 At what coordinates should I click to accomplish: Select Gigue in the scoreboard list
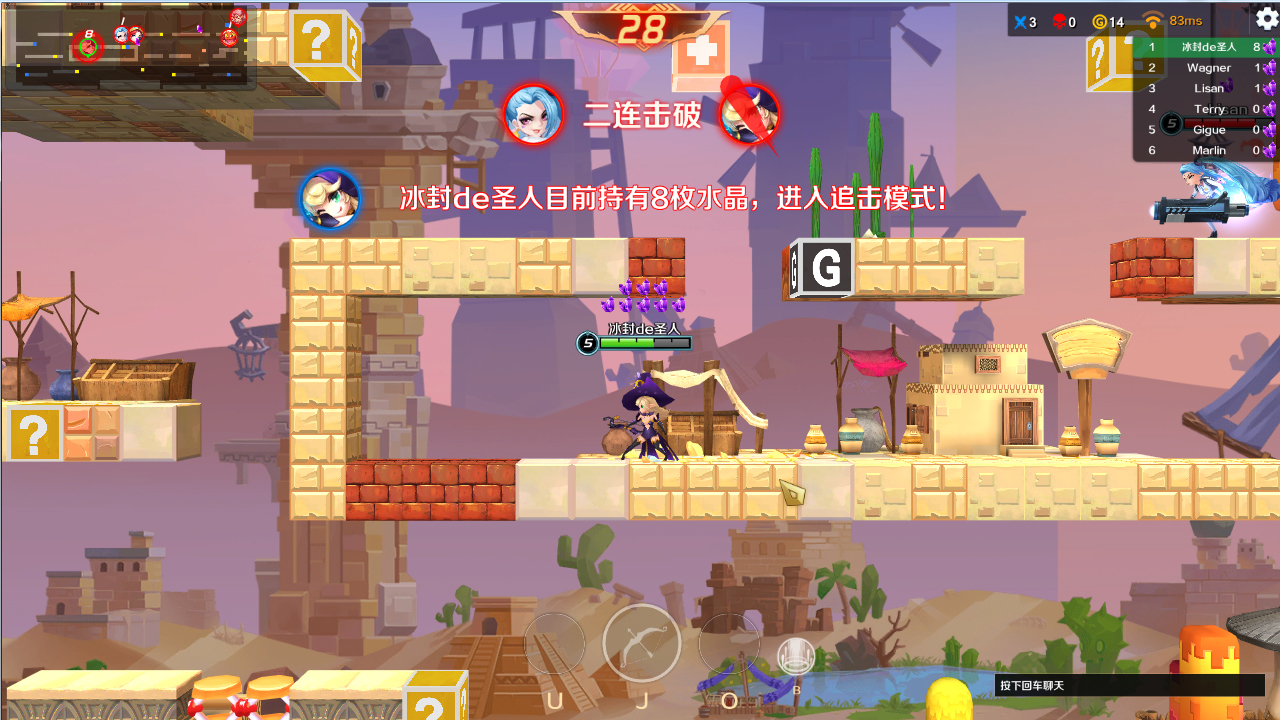[x=1209, y=129]
